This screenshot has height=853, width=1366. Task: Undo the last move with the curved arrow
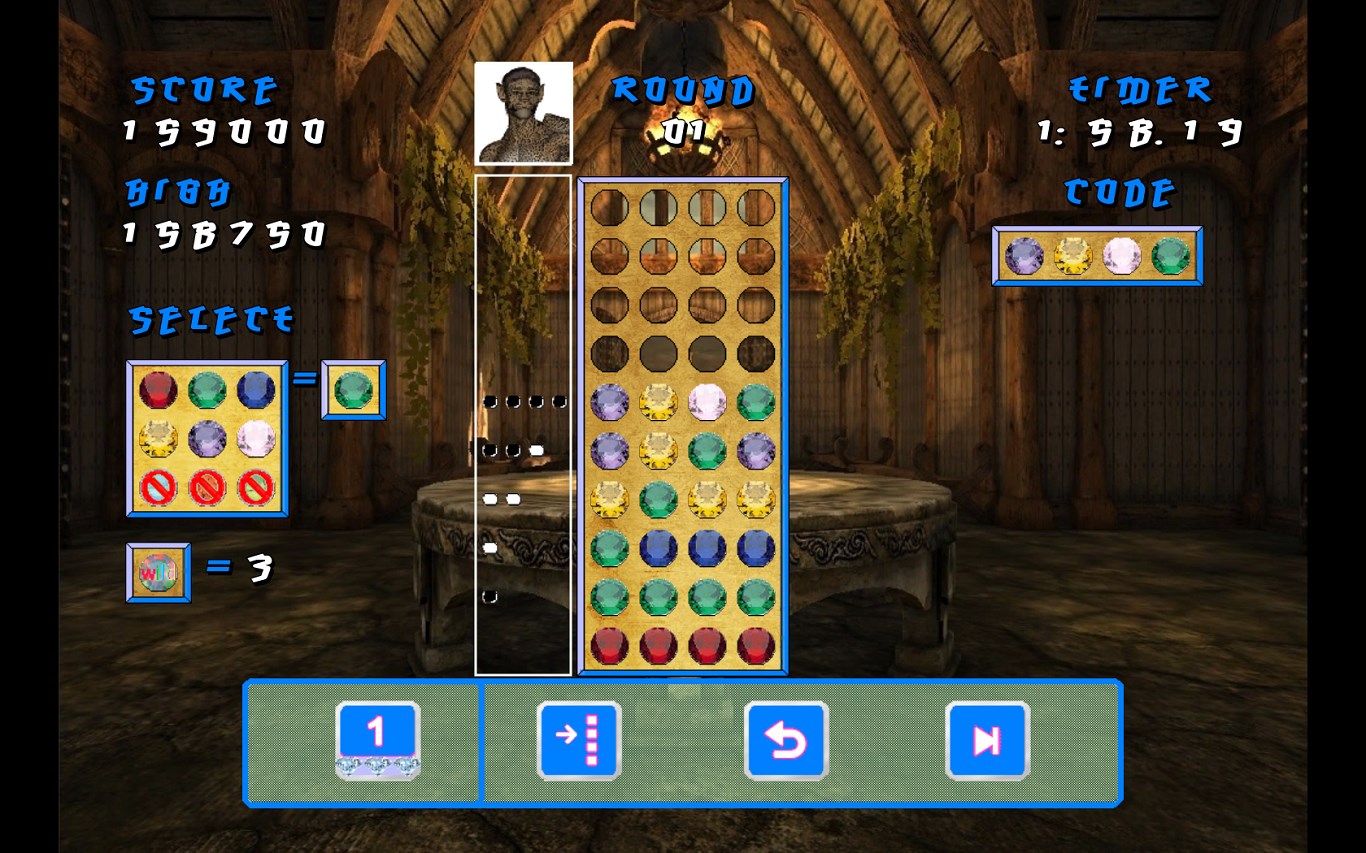786,740
